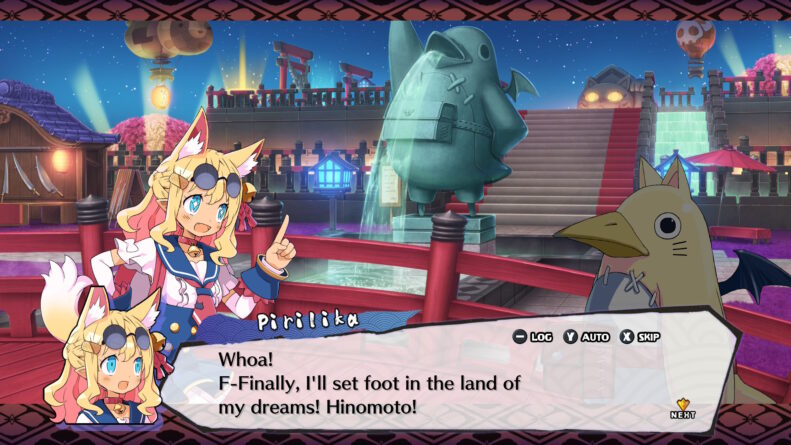Skip the dialogue with SKIP
The width and height of the screenshot is (791, 445).
point(641,337)
